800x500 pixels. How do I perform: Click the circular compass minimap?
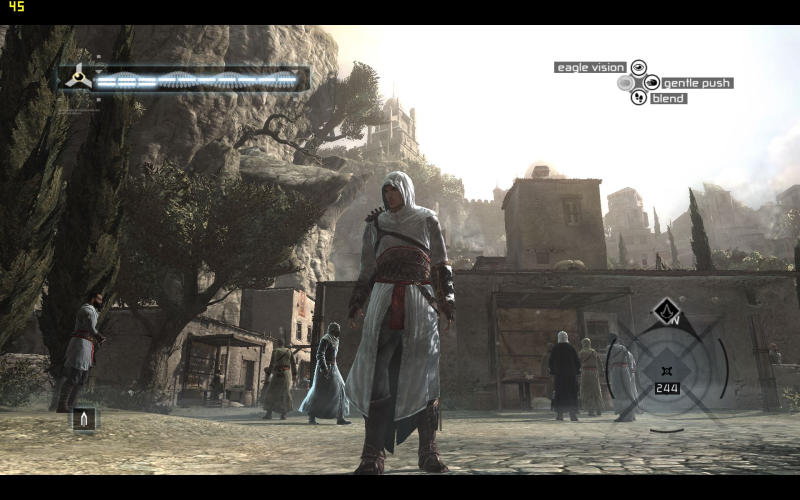666,367
